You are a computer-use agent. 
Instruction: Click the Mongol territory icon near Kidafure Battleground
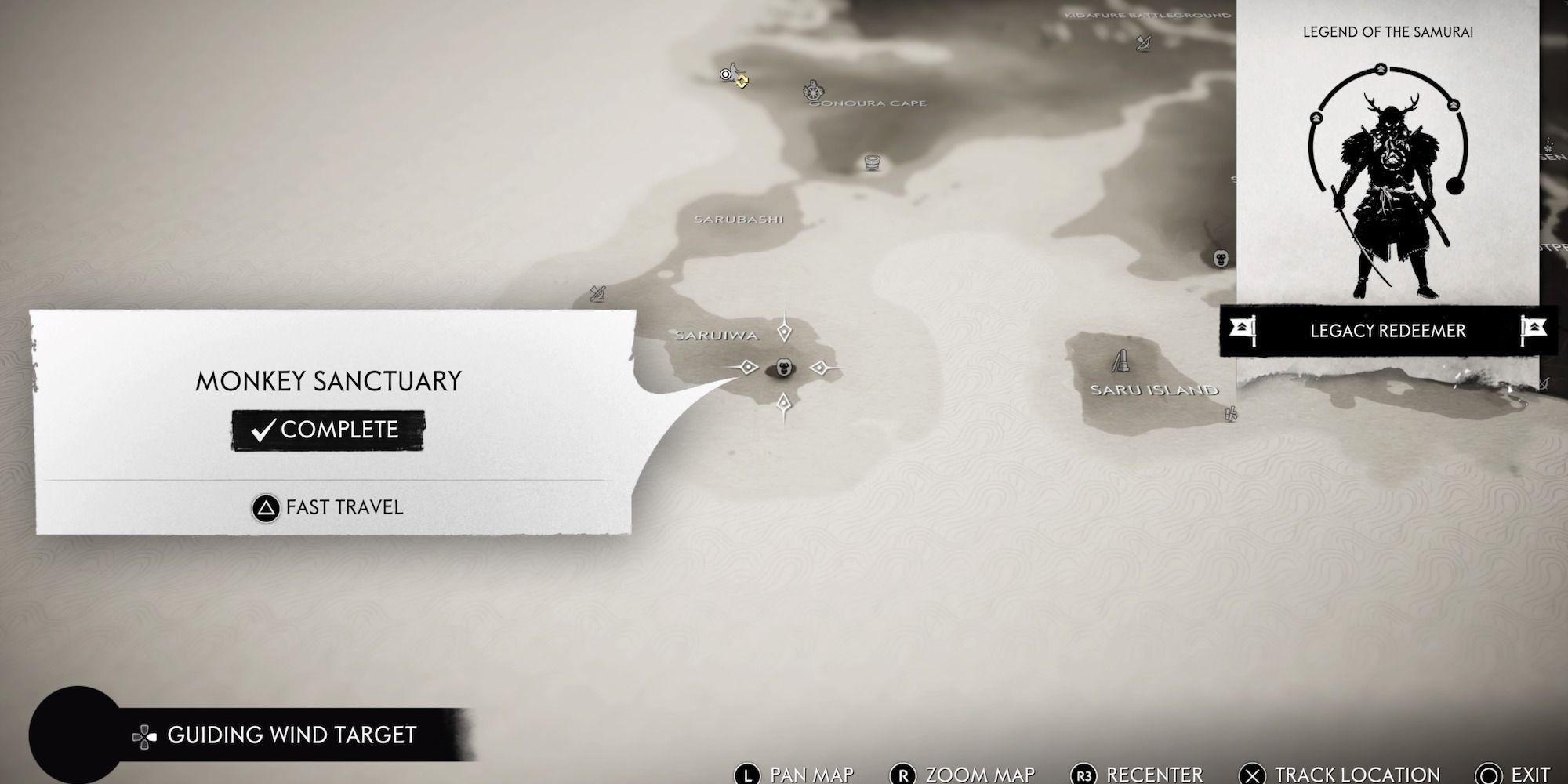[1145, 44]
